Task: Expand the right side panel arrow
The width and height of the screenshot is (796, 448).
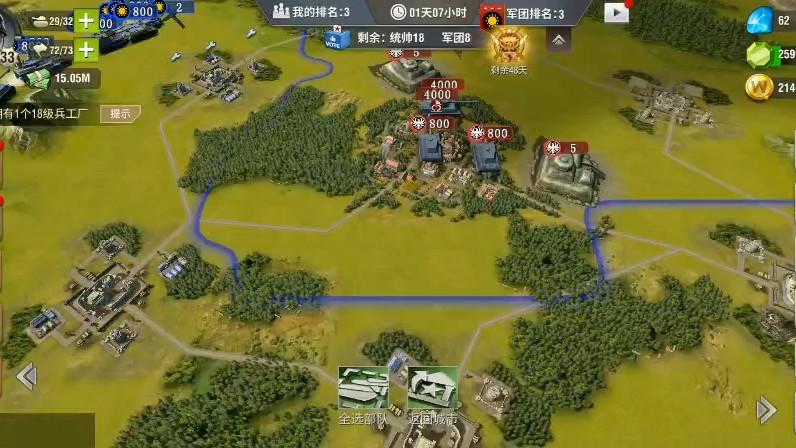Action: pos(767,409)
